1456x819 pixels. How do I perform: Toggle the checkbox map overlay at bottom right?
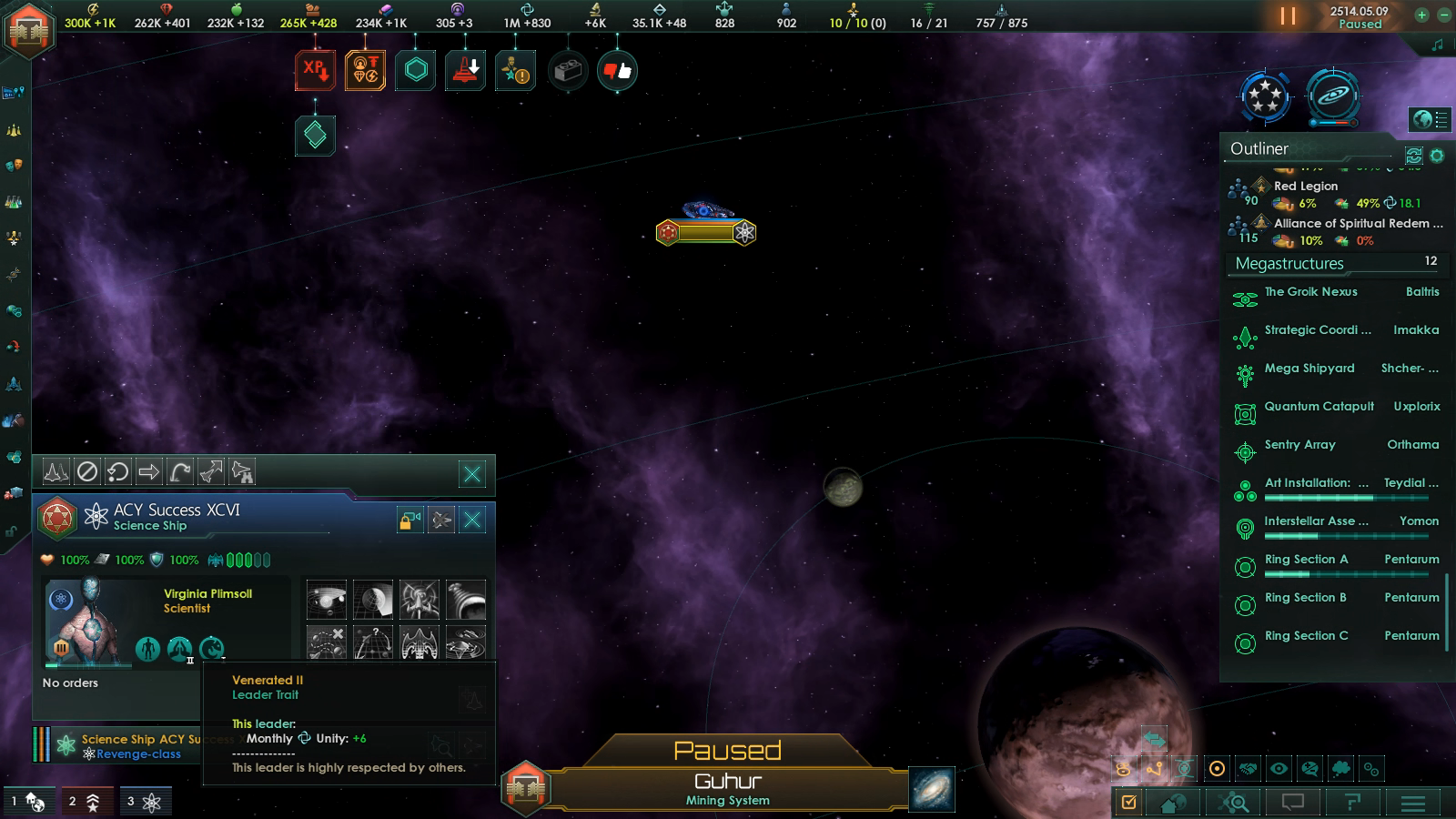point(1128,802)
